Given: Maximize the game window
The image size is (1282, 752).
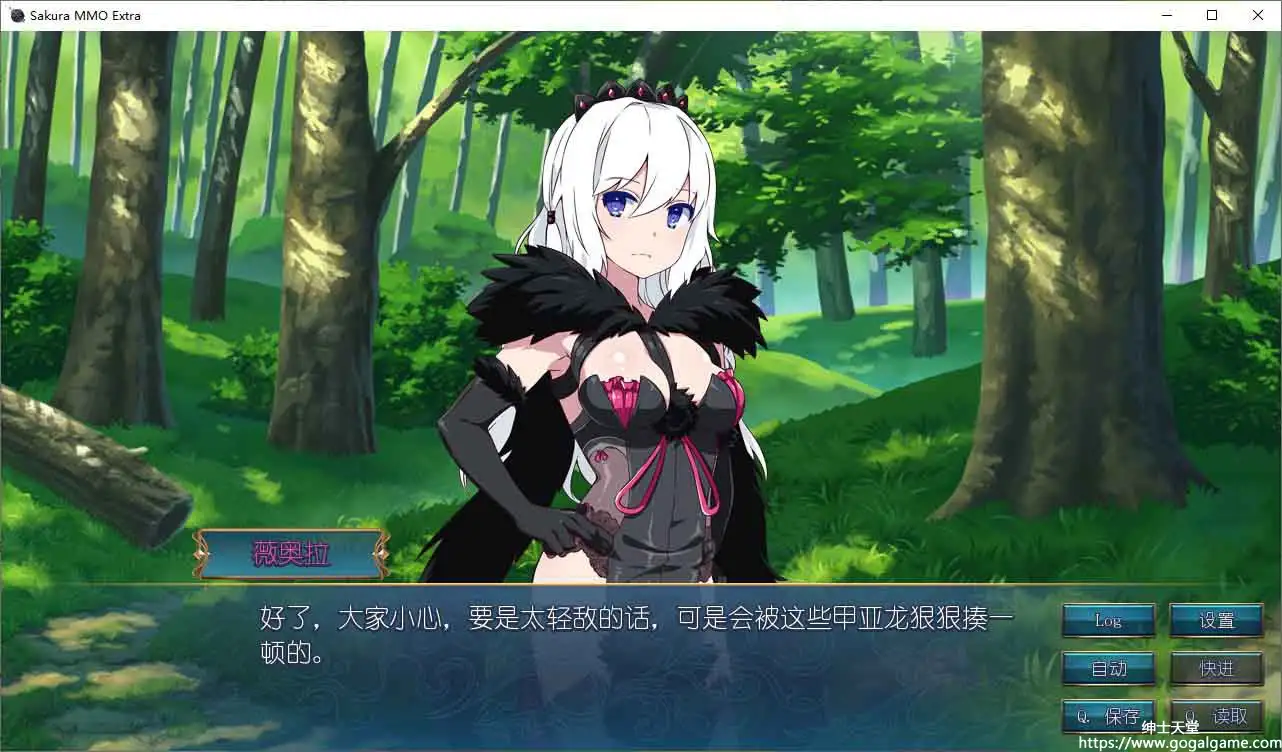Looking at the screenshot, I should [1212, 15].
